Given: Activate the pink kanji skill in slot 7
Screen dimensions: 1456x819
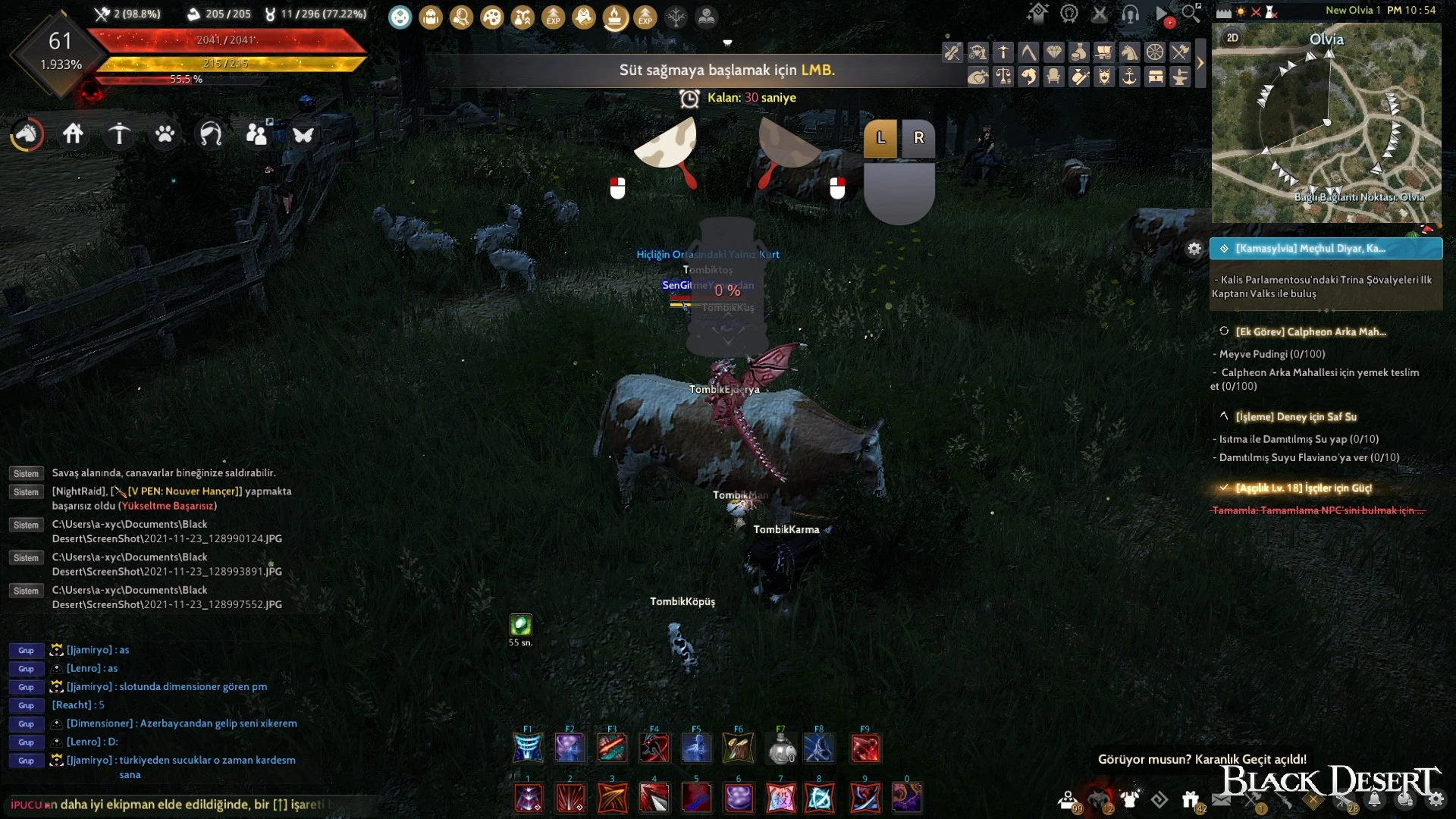Looking at the screenshot, I should 781,798.
